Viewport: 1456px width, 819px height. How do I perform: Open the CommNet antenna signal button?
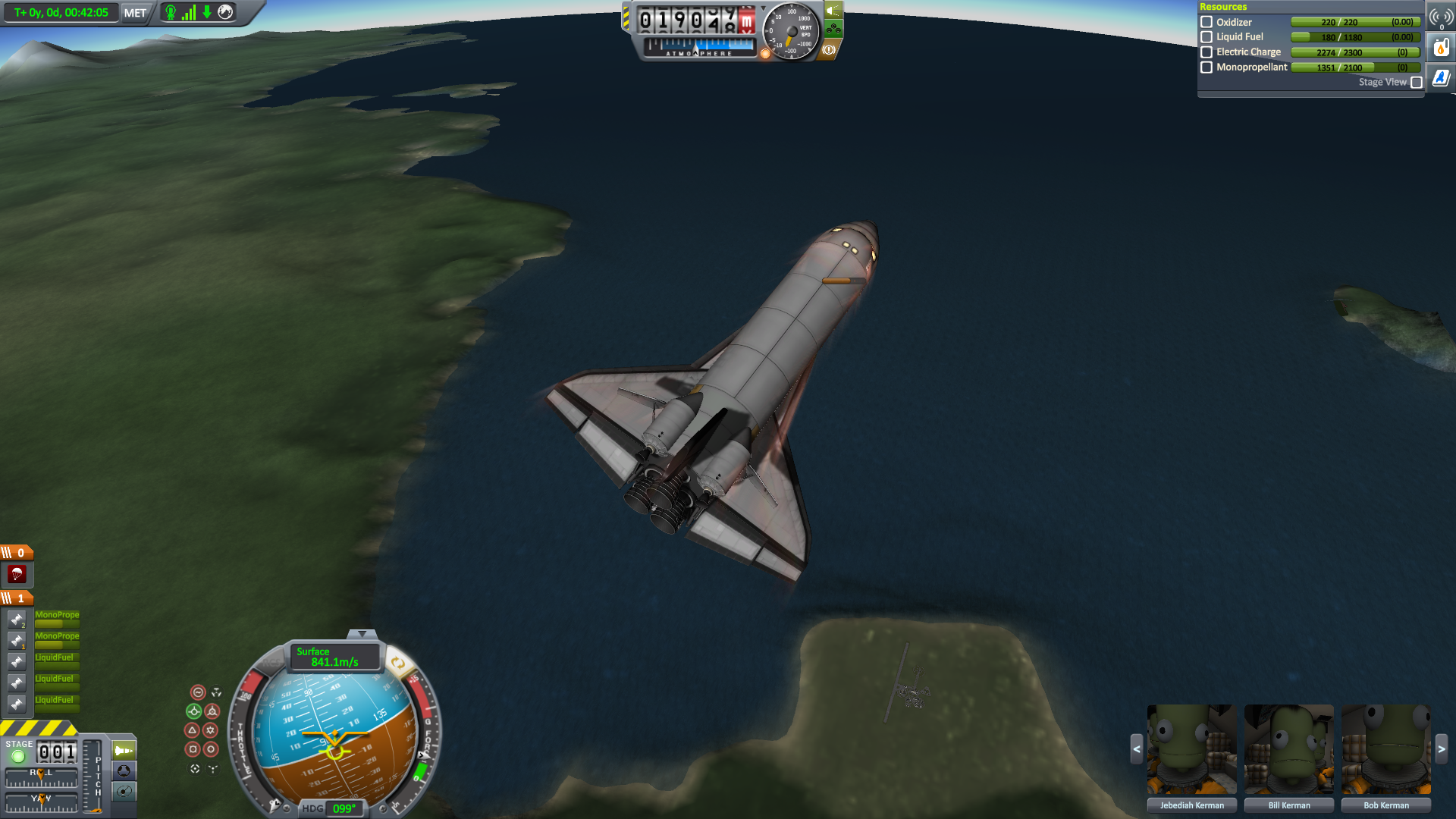point(1441,17)
